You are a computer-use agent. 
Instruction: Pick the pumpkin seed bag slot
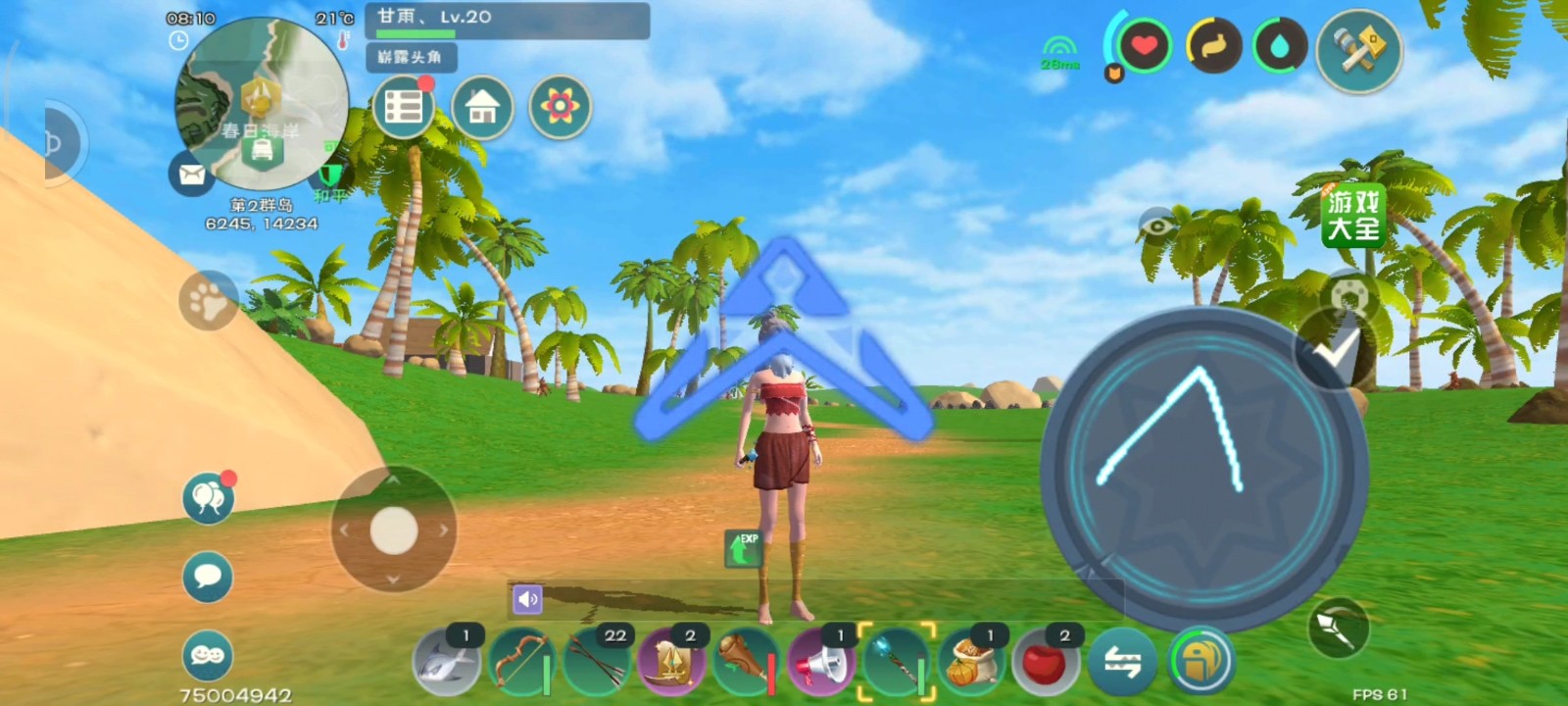(970, 664)
